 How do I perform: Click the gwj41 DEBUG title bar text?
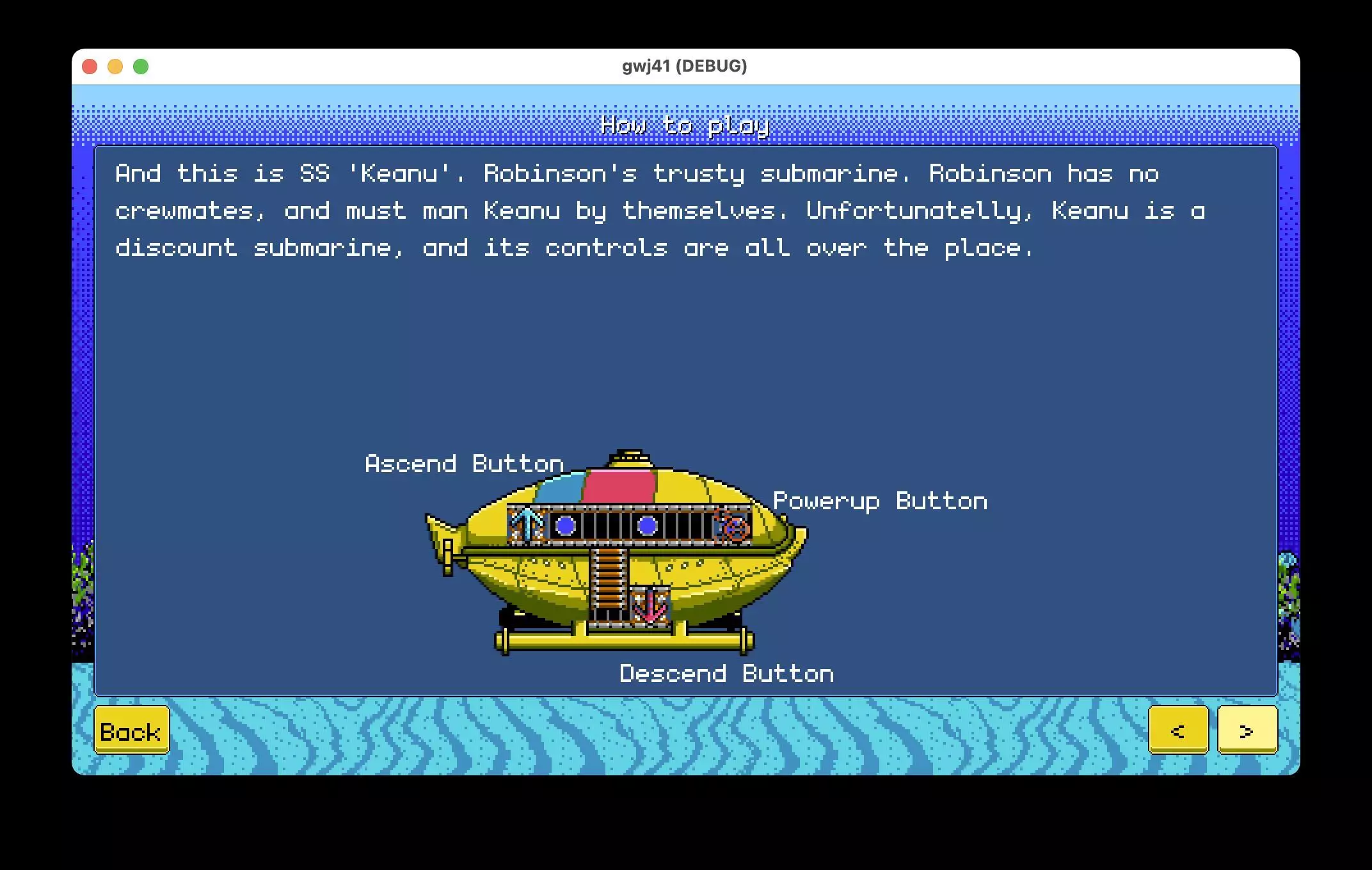click(683, 65)
